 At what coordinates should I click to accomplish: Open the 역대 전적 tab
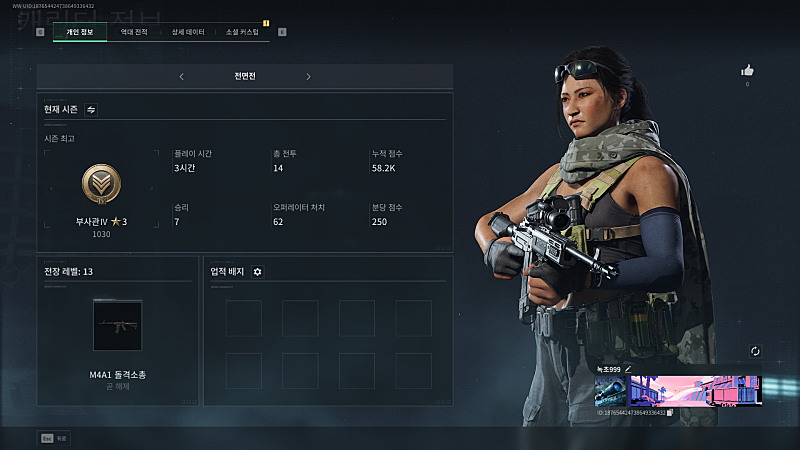click(x=134, y=32)
